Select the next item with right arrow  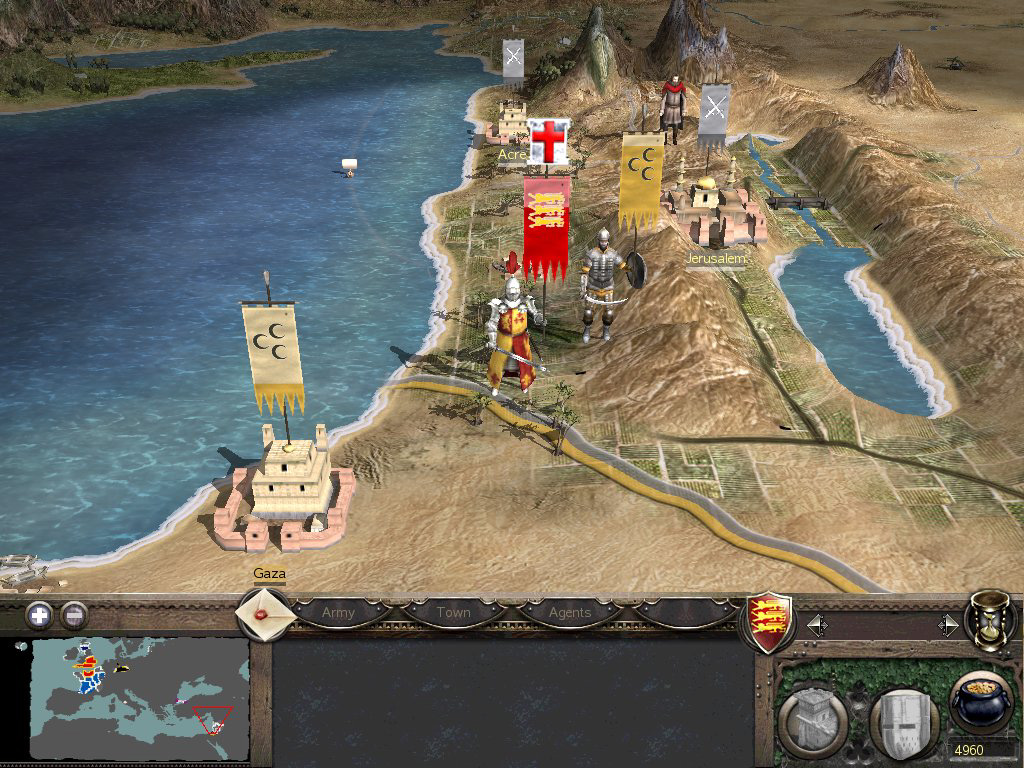948,626
